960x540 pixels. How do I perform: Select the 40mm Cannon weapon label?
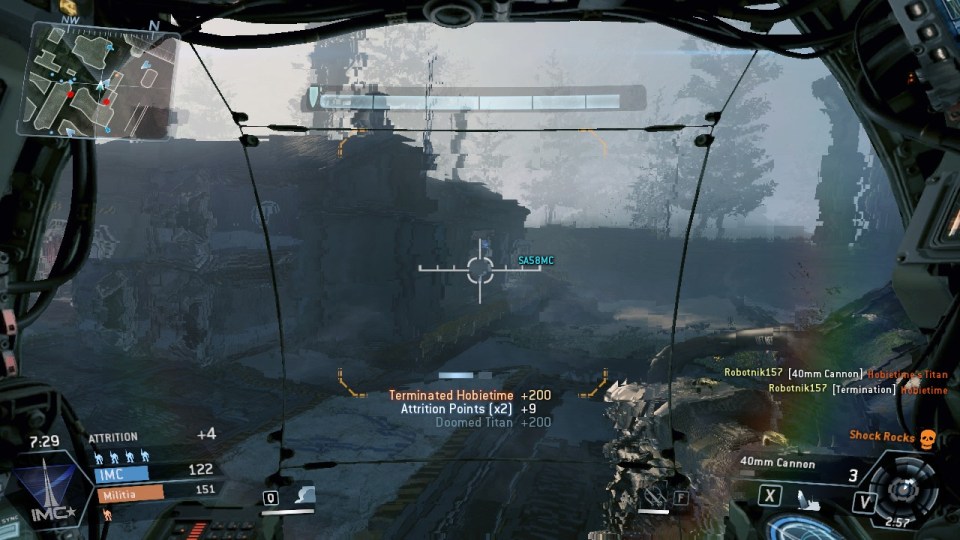[x=778, y=464]
